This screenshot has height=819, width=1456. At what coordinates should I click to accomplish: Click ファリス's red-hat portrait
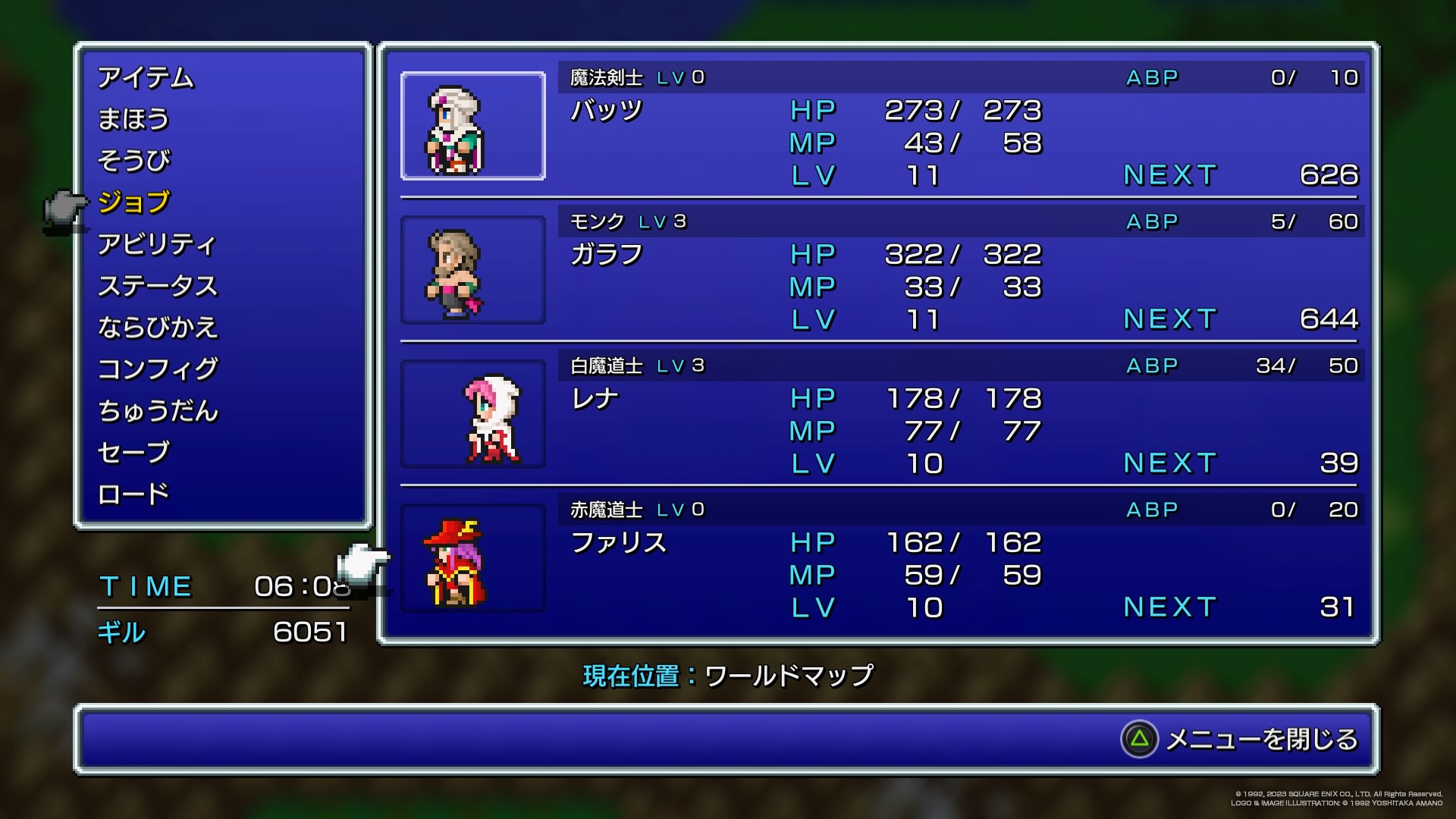click(472, 558)
